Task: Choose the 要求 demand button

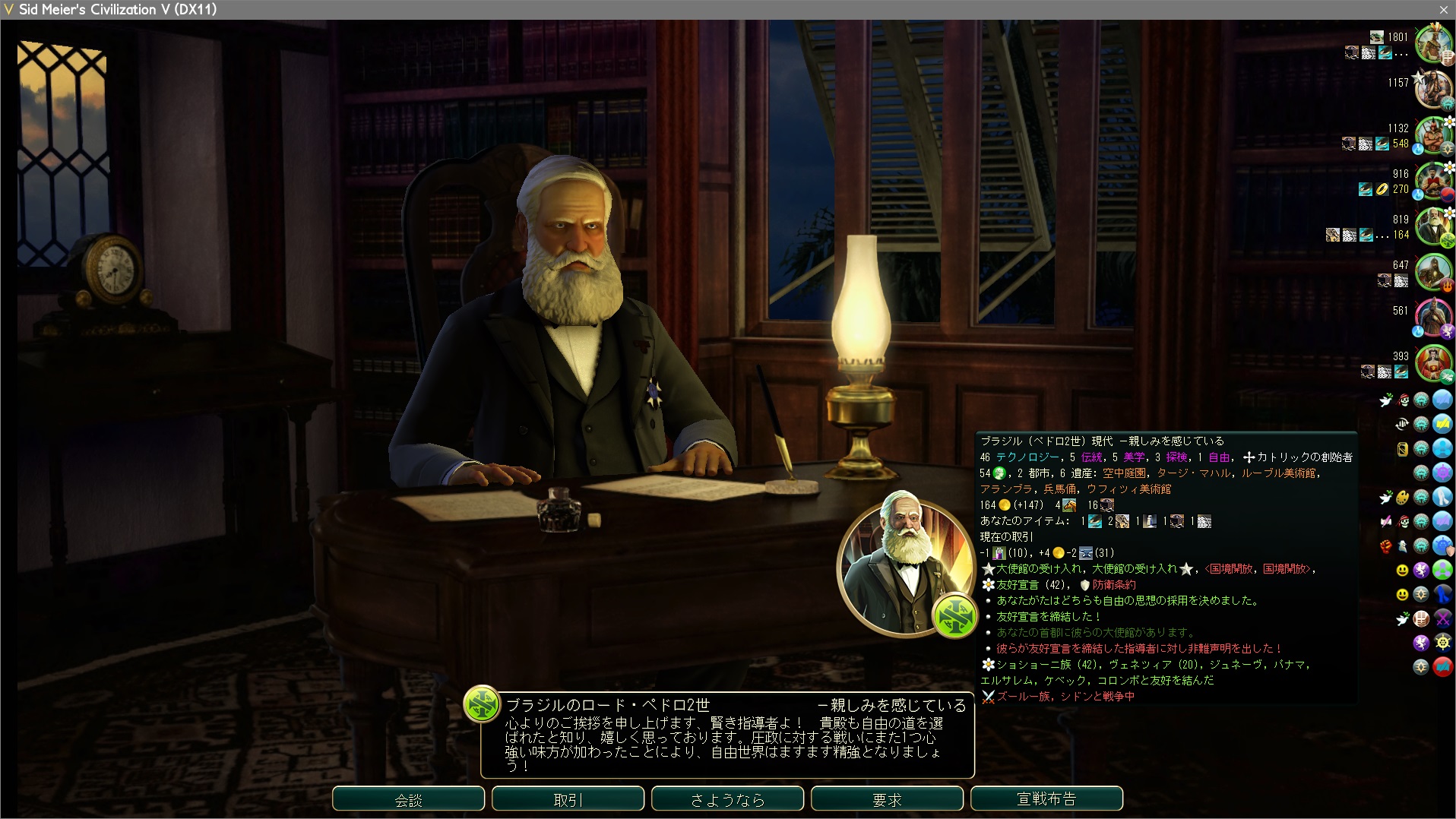Action: coord(887,799)
